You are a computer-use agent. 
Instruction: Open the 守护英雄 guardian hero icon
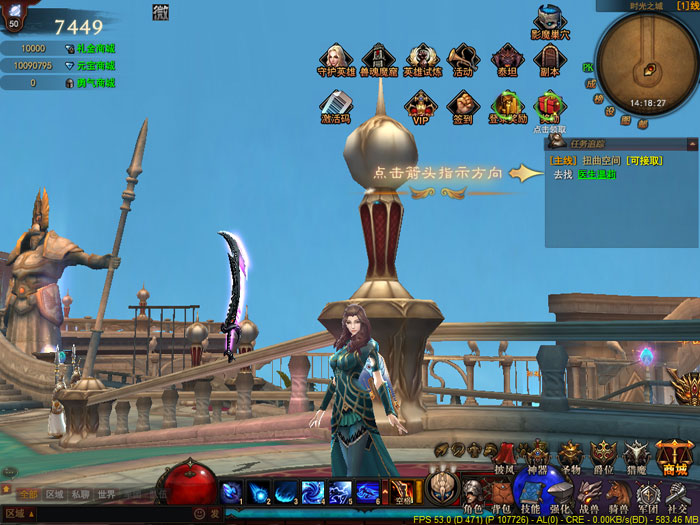coord(336,59)
